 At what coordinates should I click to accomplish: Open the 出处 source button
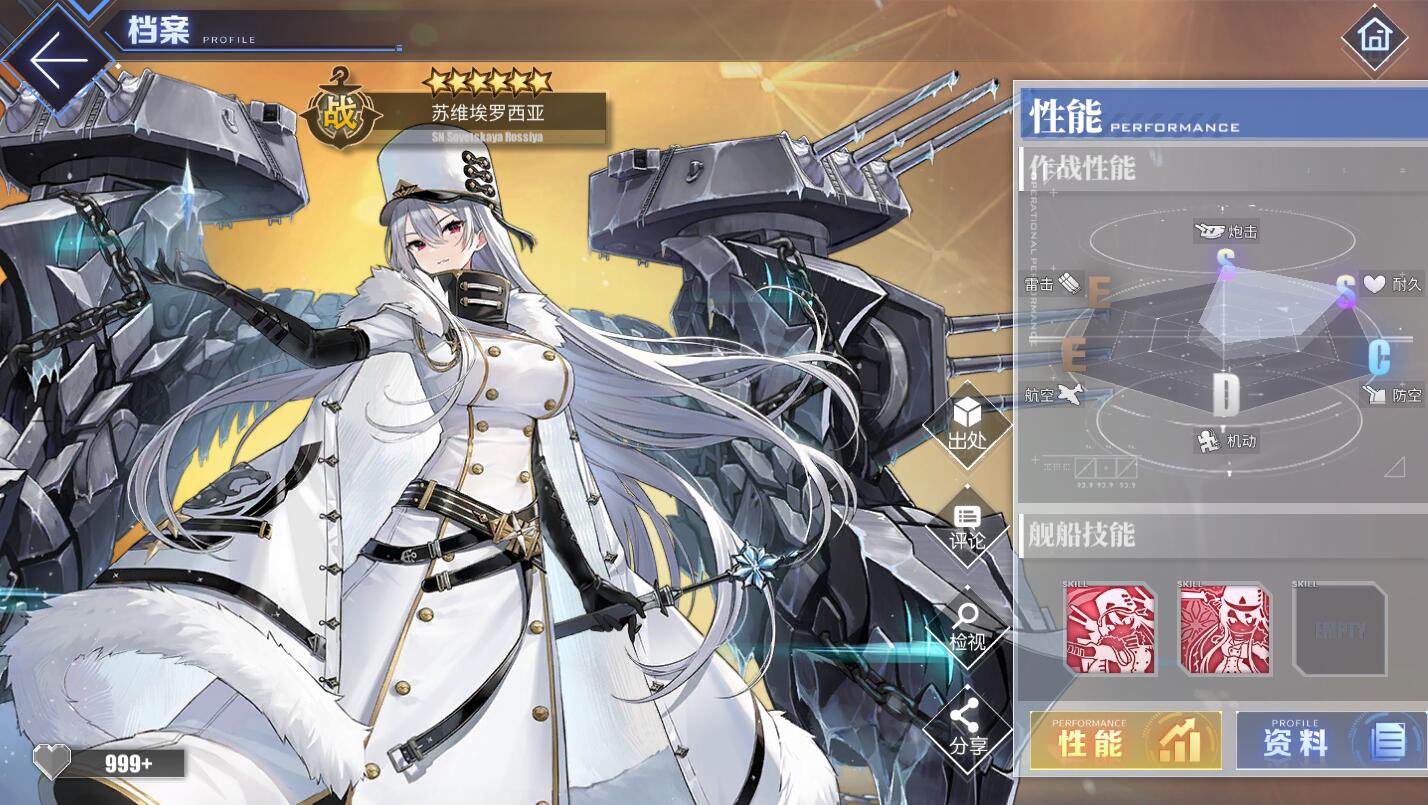pos(967,424)
